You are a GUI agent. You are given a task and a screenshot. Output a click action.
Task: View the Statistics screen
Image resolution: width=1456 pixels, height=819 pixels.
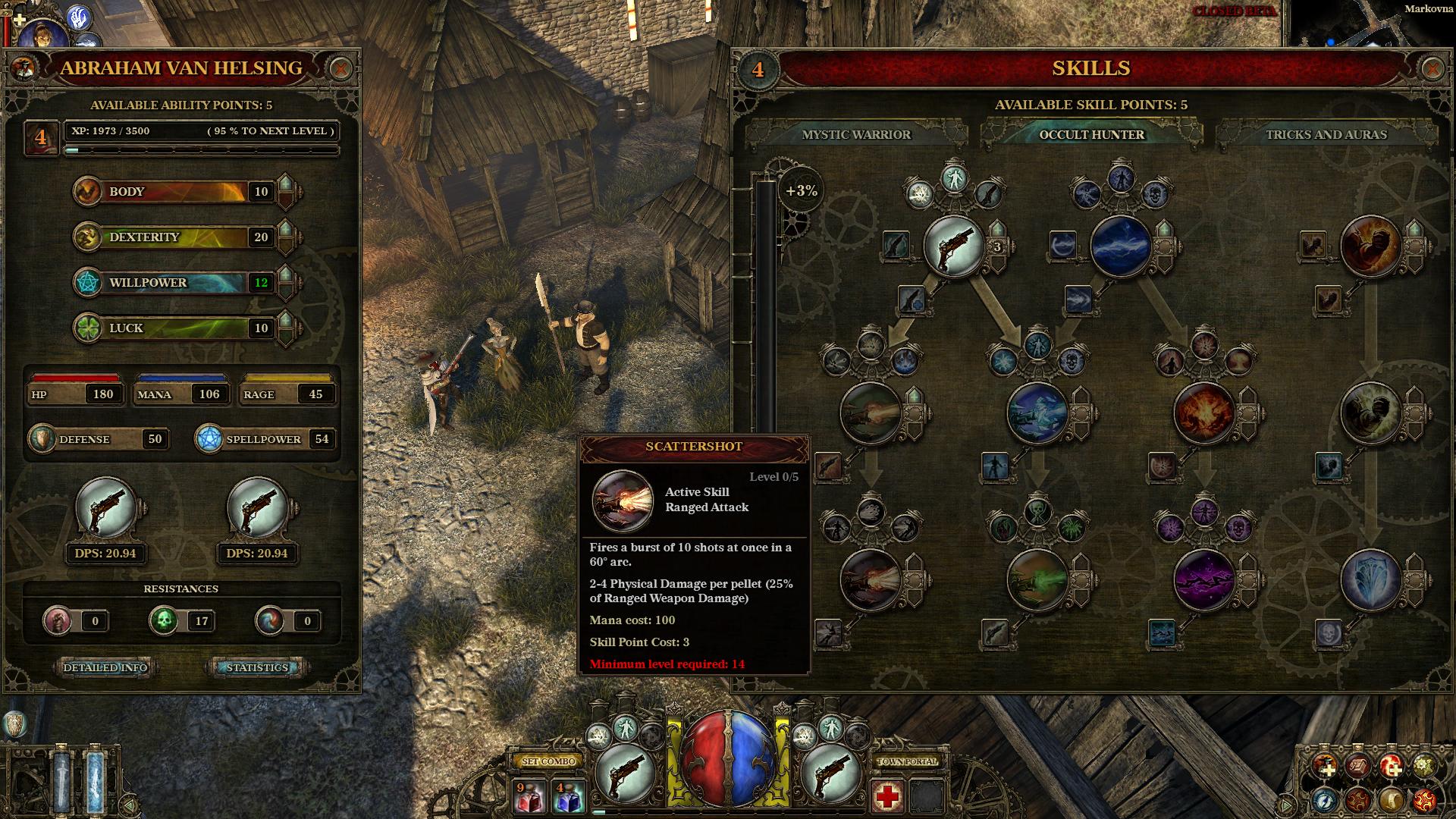256,667
